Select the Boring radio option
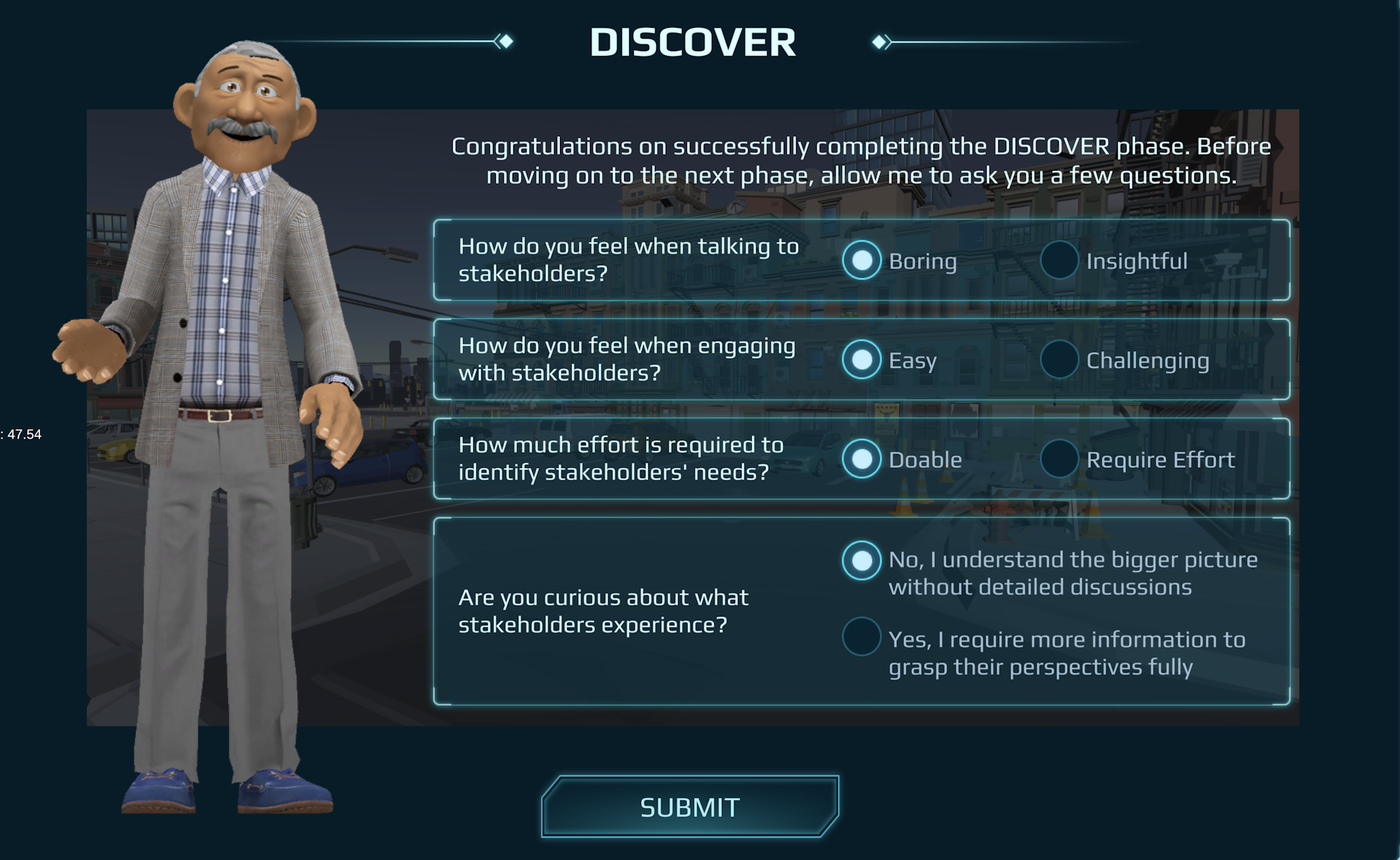1400x860 pixels. coord(862,260)
